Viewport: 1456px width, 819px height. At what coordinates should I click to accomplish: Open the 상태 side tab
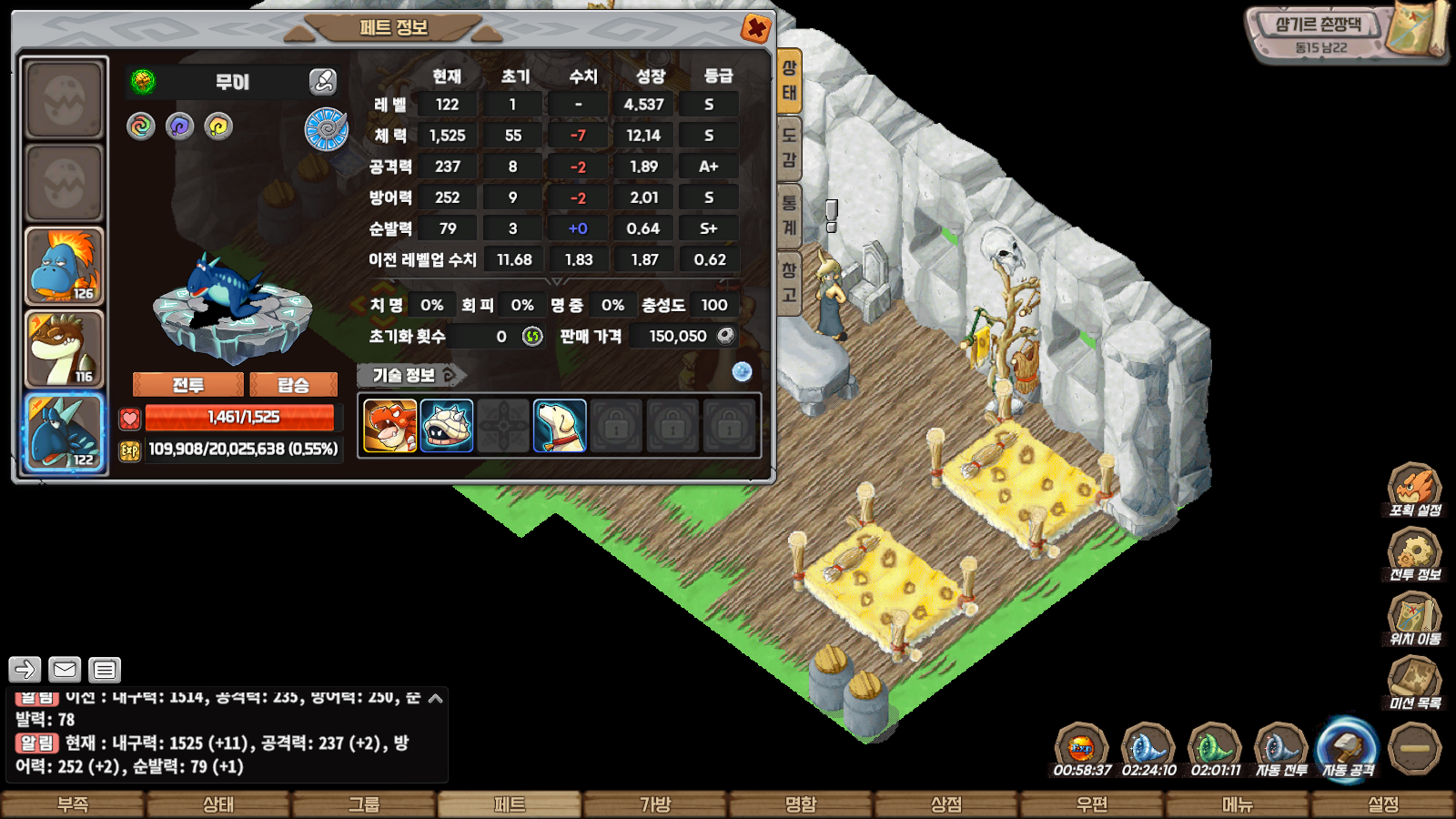(789, 80)
